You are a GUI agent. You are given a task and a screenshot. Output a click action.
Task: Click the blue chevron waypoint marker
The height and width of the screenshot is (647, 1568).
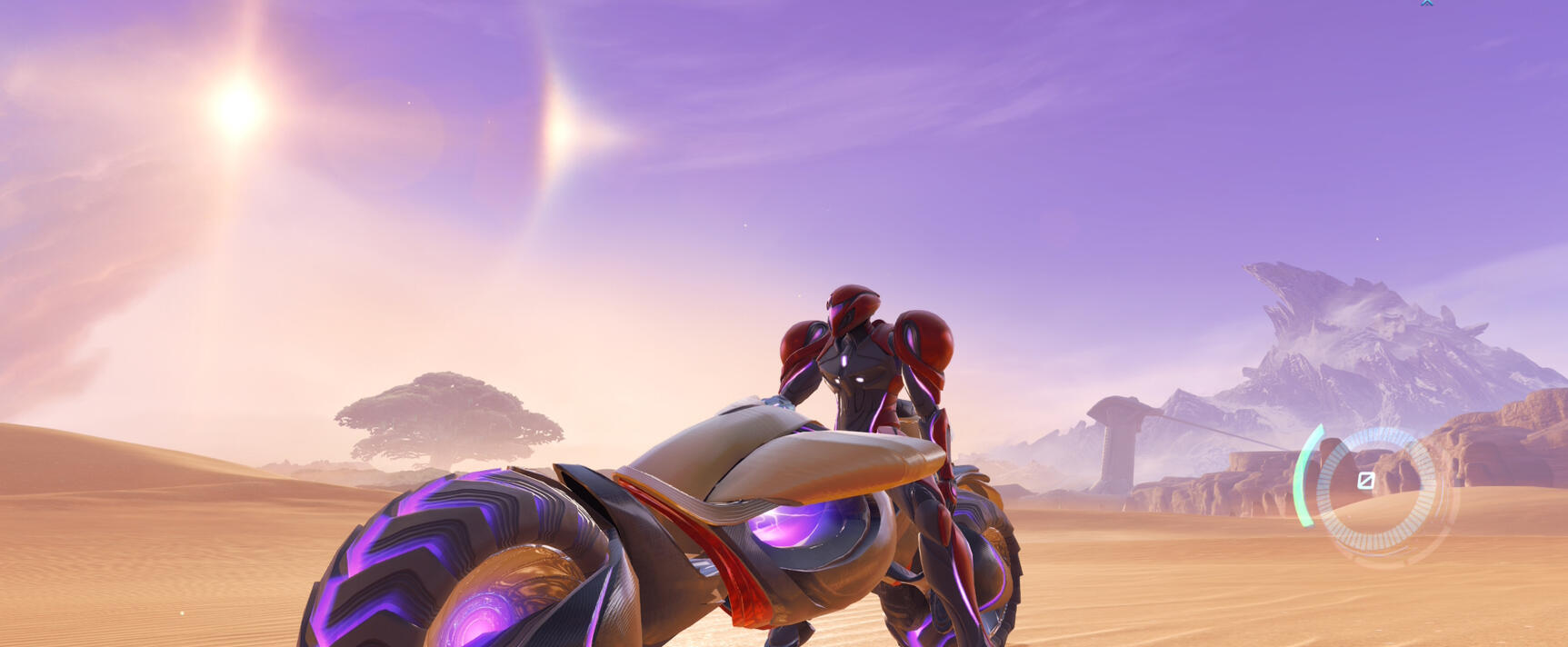pos(1427,4)
